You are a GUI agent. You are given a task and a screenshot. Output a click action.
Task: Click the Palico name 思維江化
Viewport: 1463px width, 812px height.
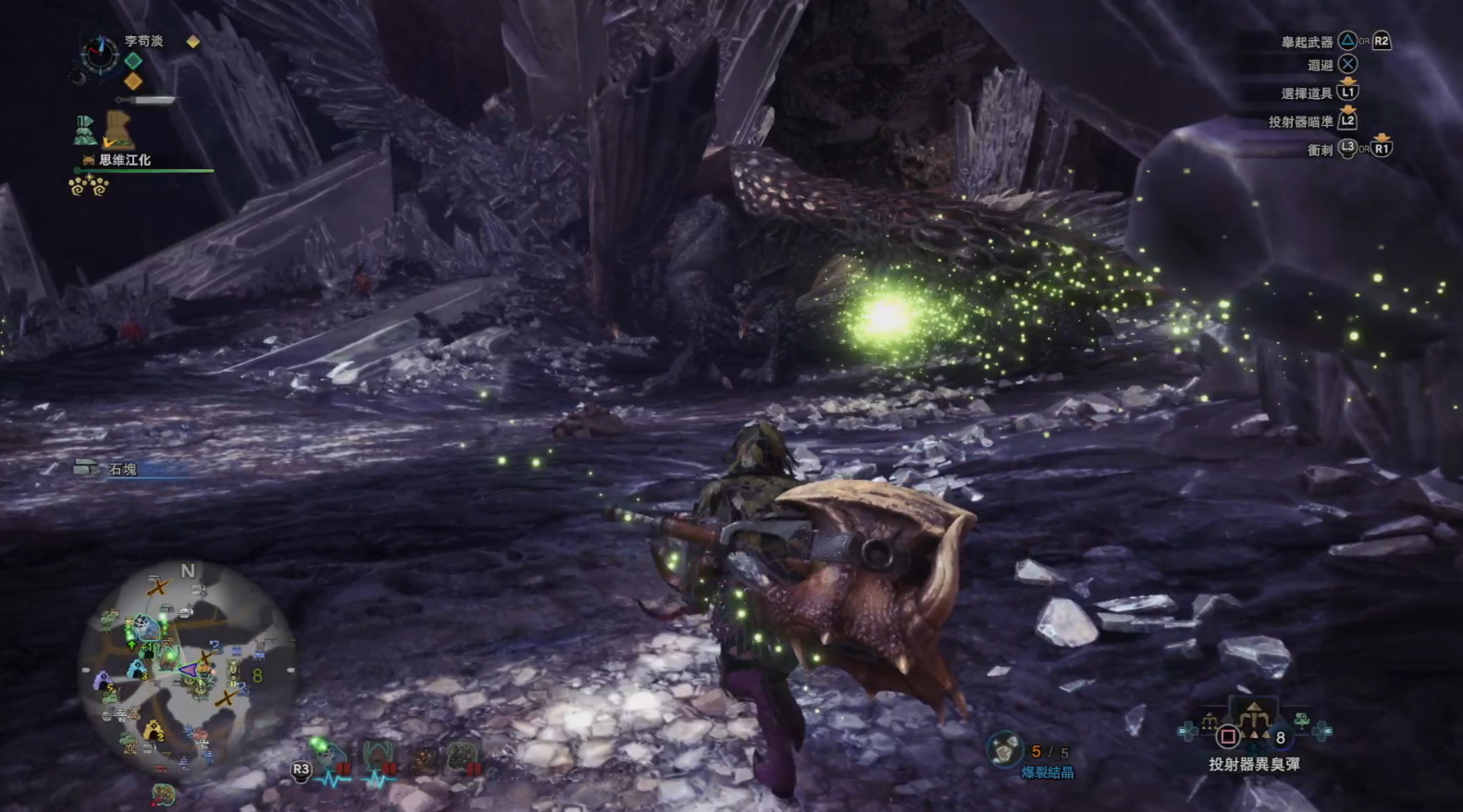pyautogui.click(x=124, y=160)
